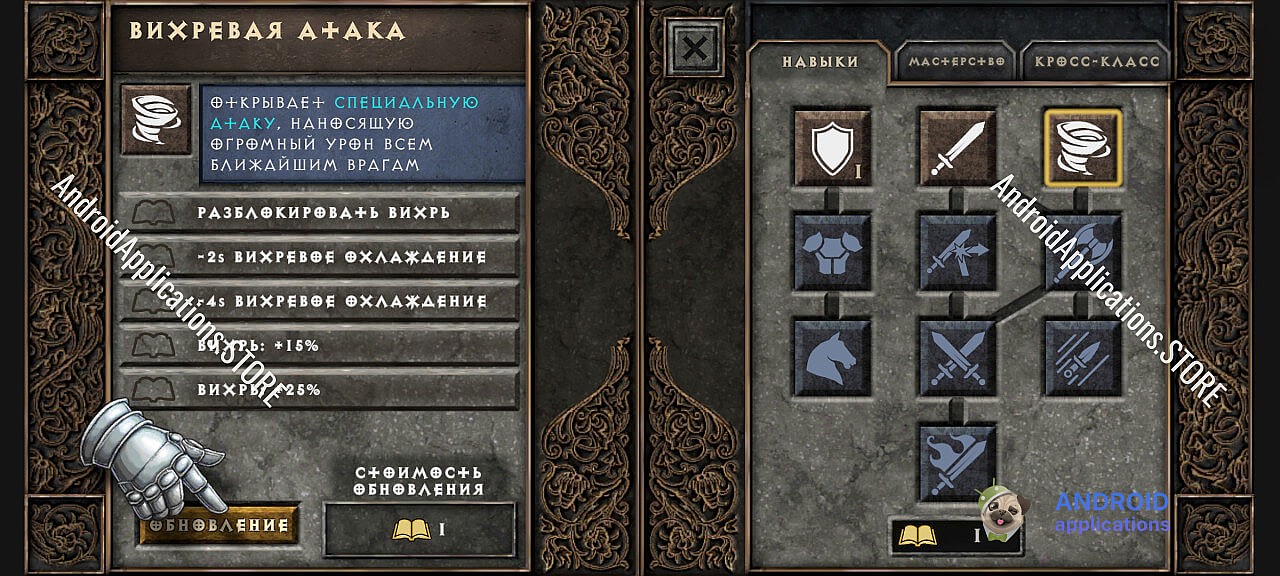Viewport: 1280px width, 576px height.
Task: Switch to the Кросс-класс tab
Action: tap(1097, 62)
